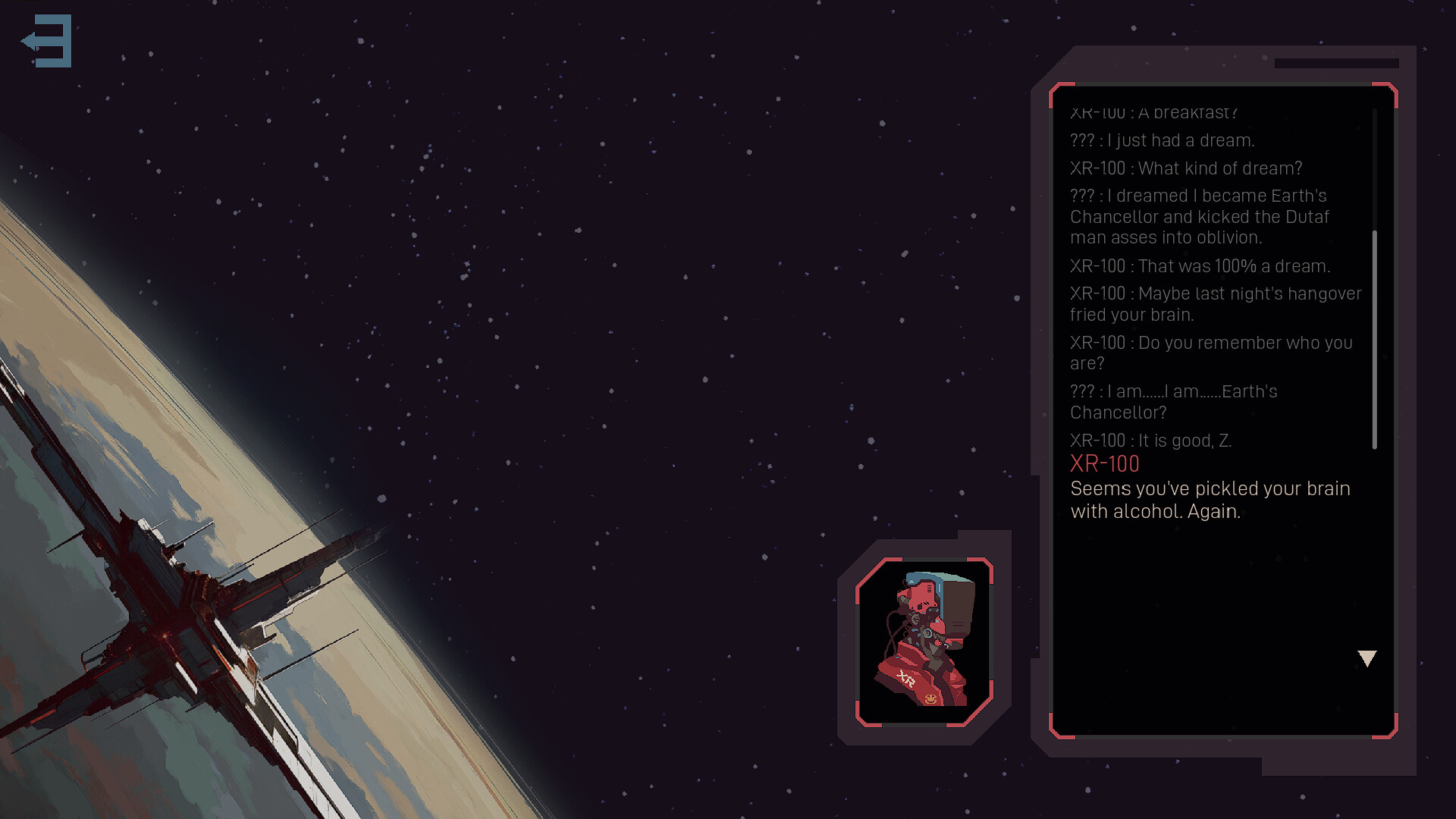Select the XR-100 robot portrait
Image resolution: width=1456 pixels, height=819 pixels.
(924, 642)
